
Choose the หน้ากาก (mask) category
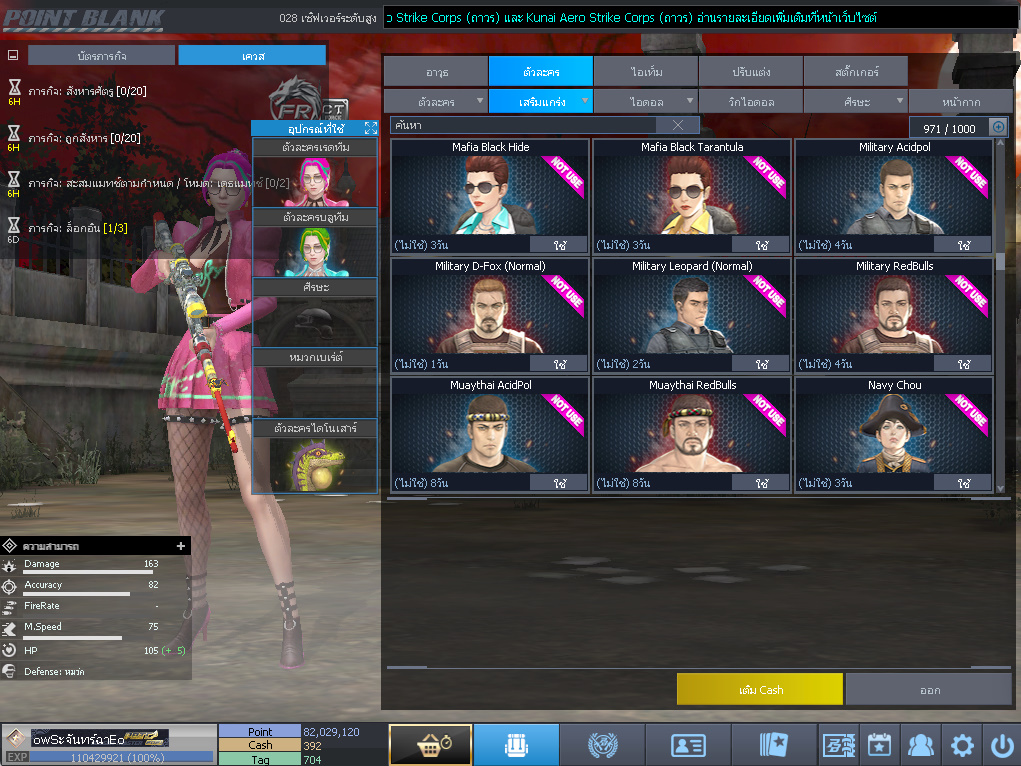[959, 102]
